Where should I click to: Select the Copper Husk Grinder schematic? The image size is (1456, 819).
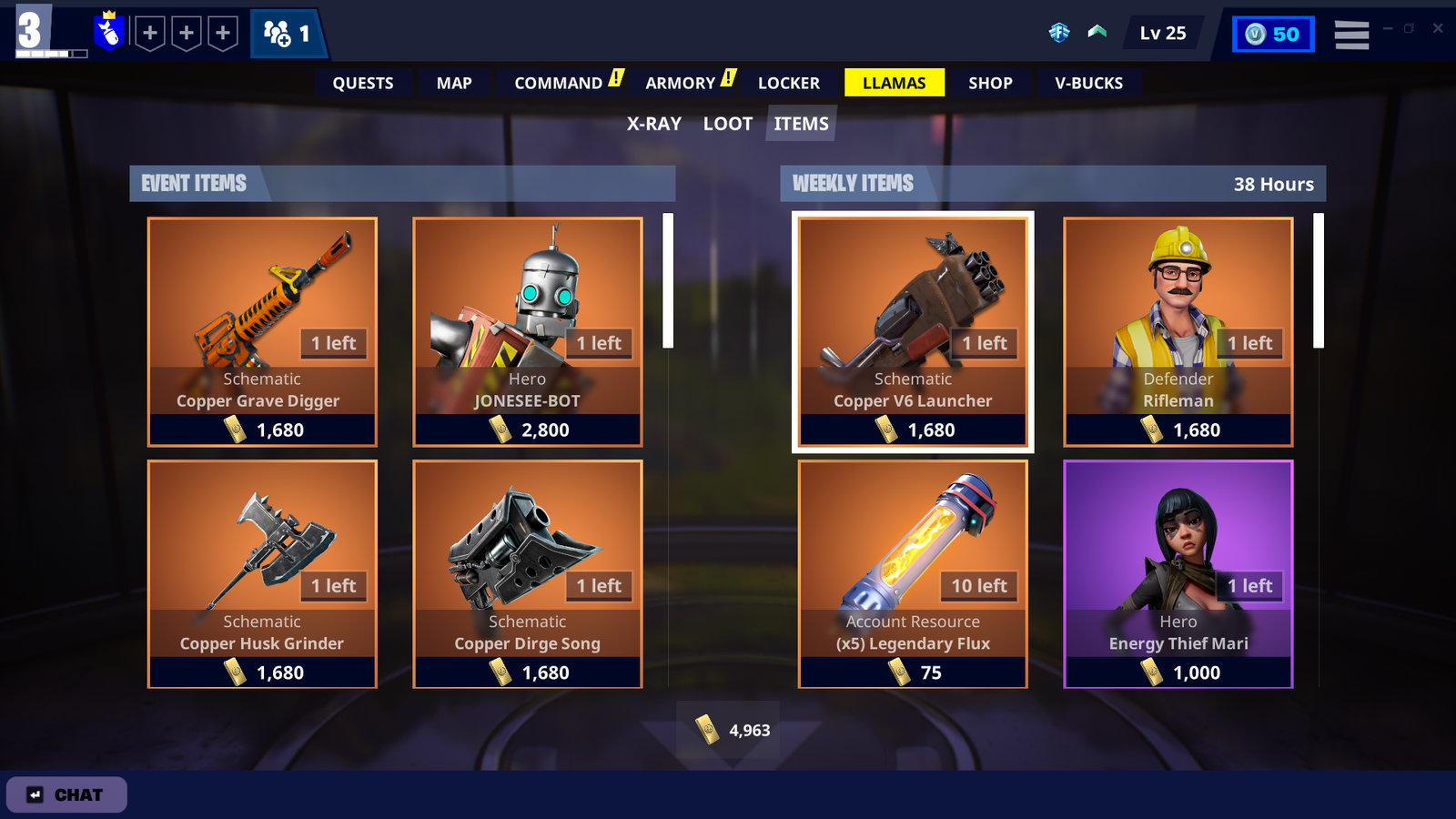pyautogui.click(x=262, y=574)
